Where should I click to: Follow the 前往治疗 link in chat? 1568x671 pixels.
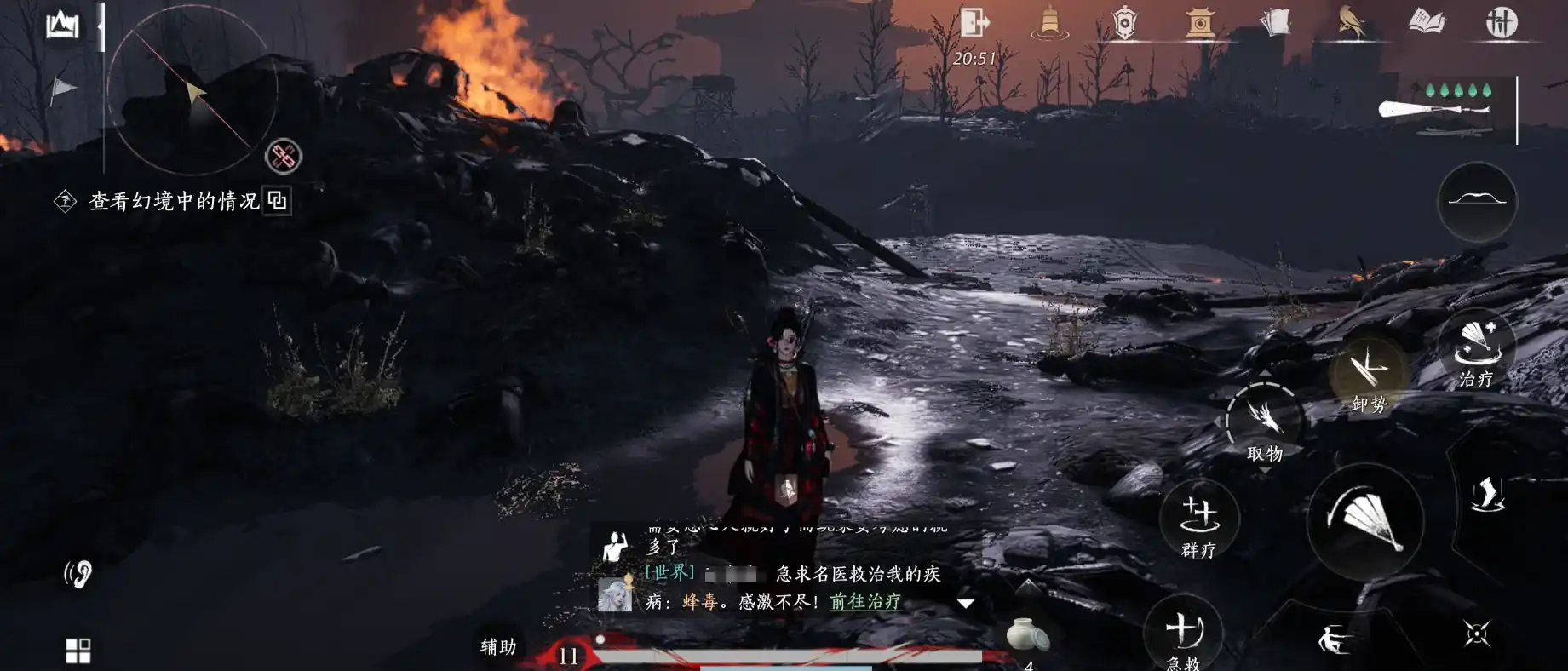[x=864, y=601]
